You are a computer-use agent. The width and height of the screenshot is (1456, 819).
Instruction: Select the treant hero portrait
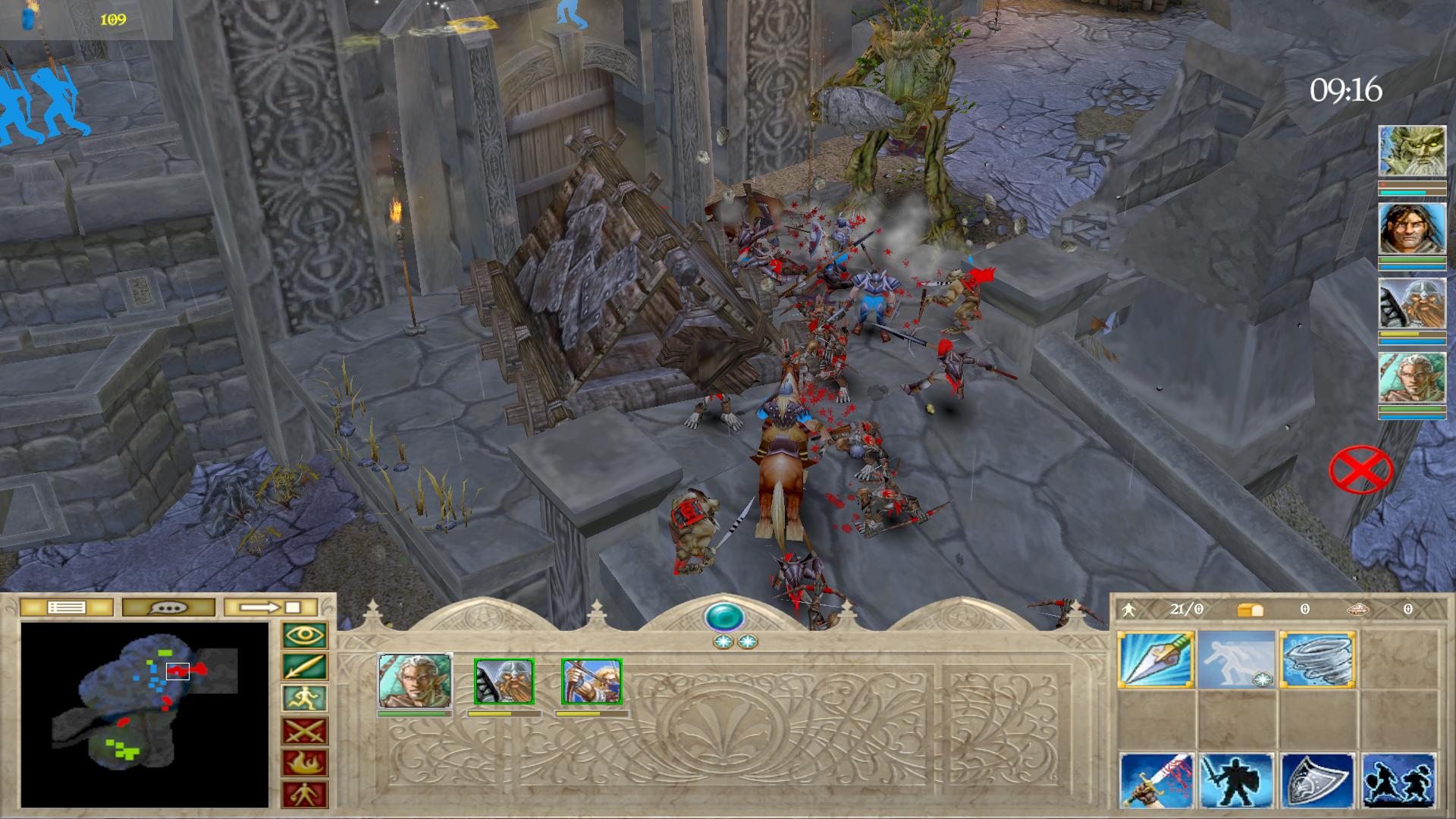(x=1411, y=151)
